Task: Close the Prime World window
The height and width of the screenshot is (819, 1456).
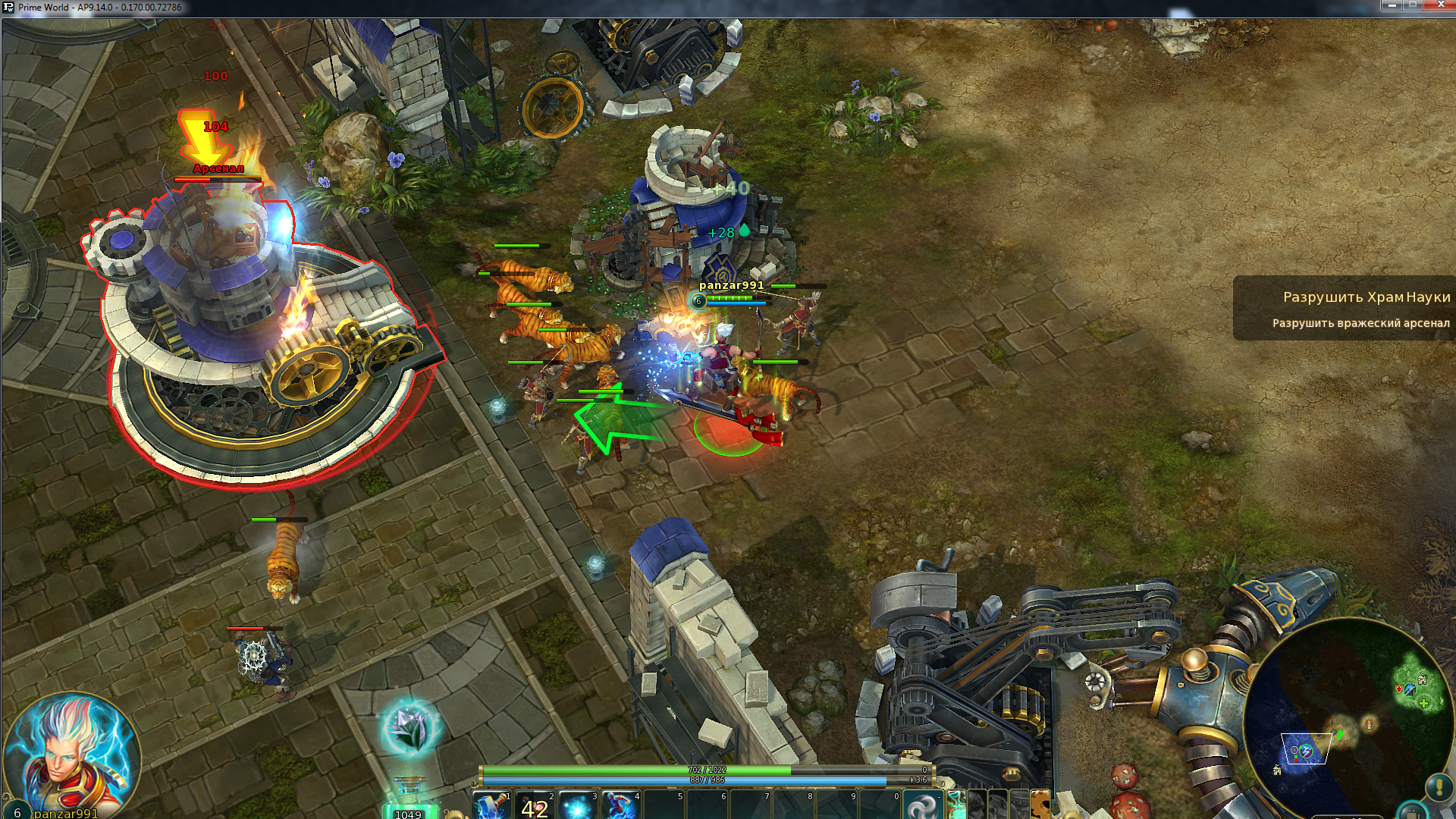Action: point(1440,6)
